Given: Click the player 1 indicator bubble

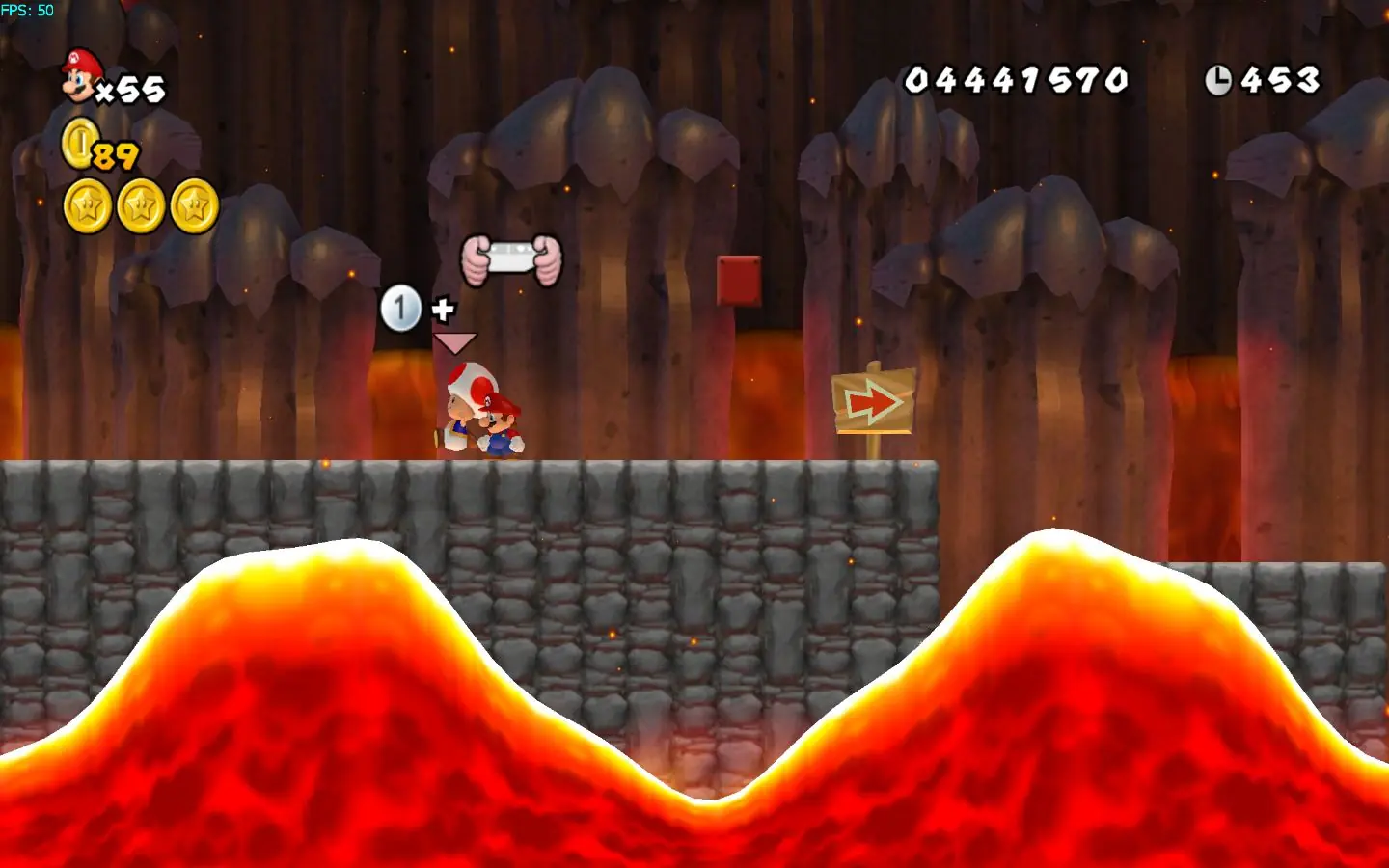Looking at the screenshot, I should (402, 307).
